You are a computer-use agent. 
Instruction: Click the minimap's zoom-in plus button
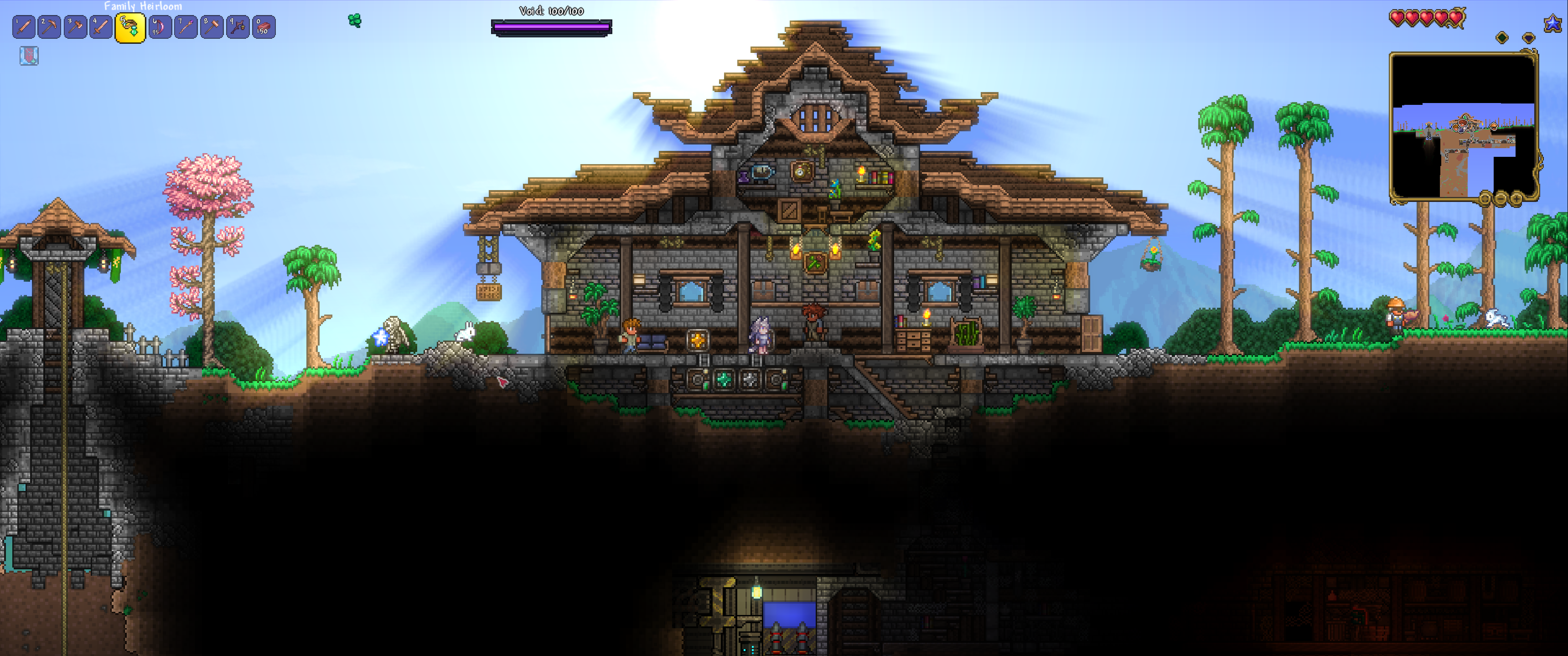coord(1516,198)
